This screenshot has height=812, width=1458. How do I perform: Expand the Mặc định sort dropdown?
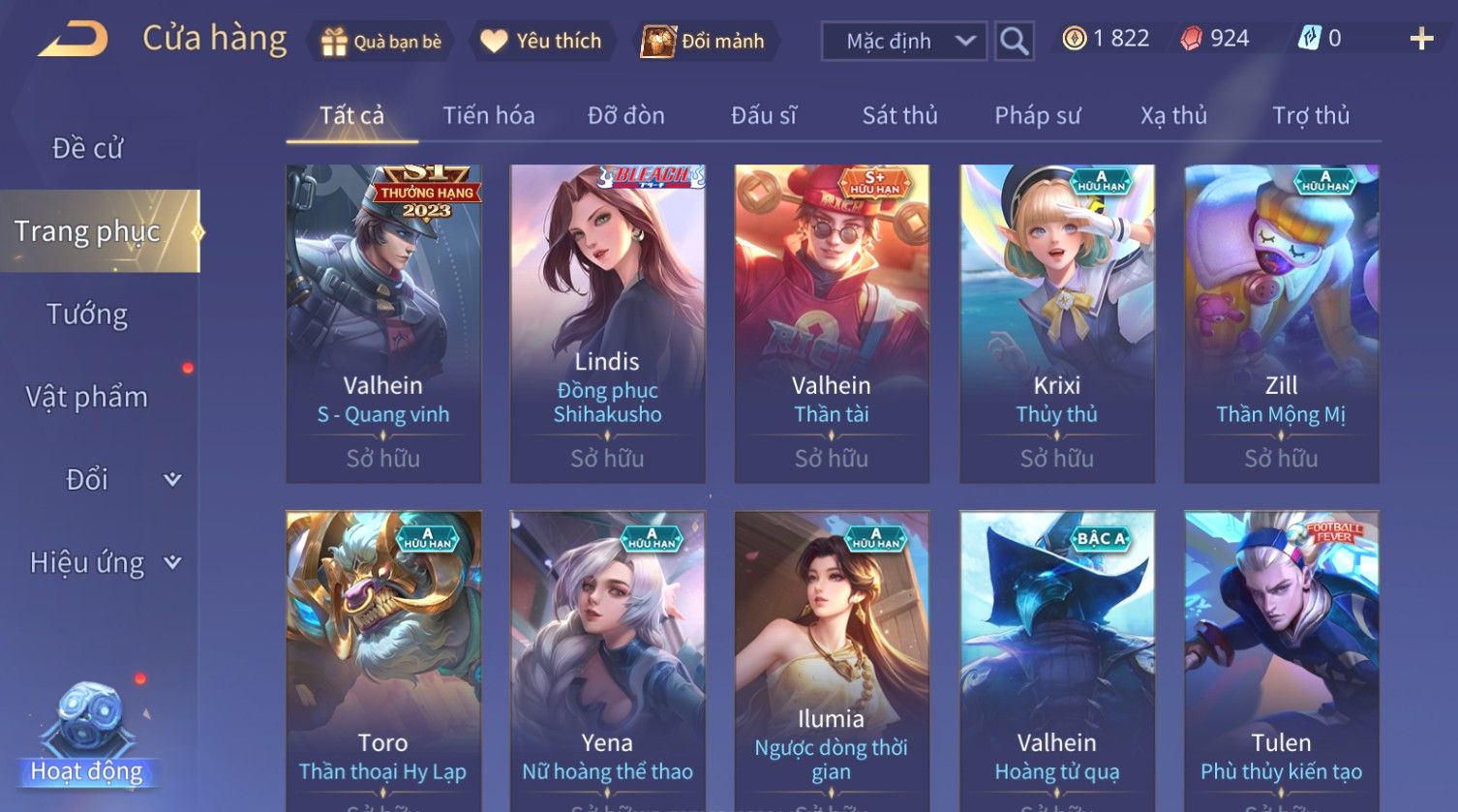point(903,42)
